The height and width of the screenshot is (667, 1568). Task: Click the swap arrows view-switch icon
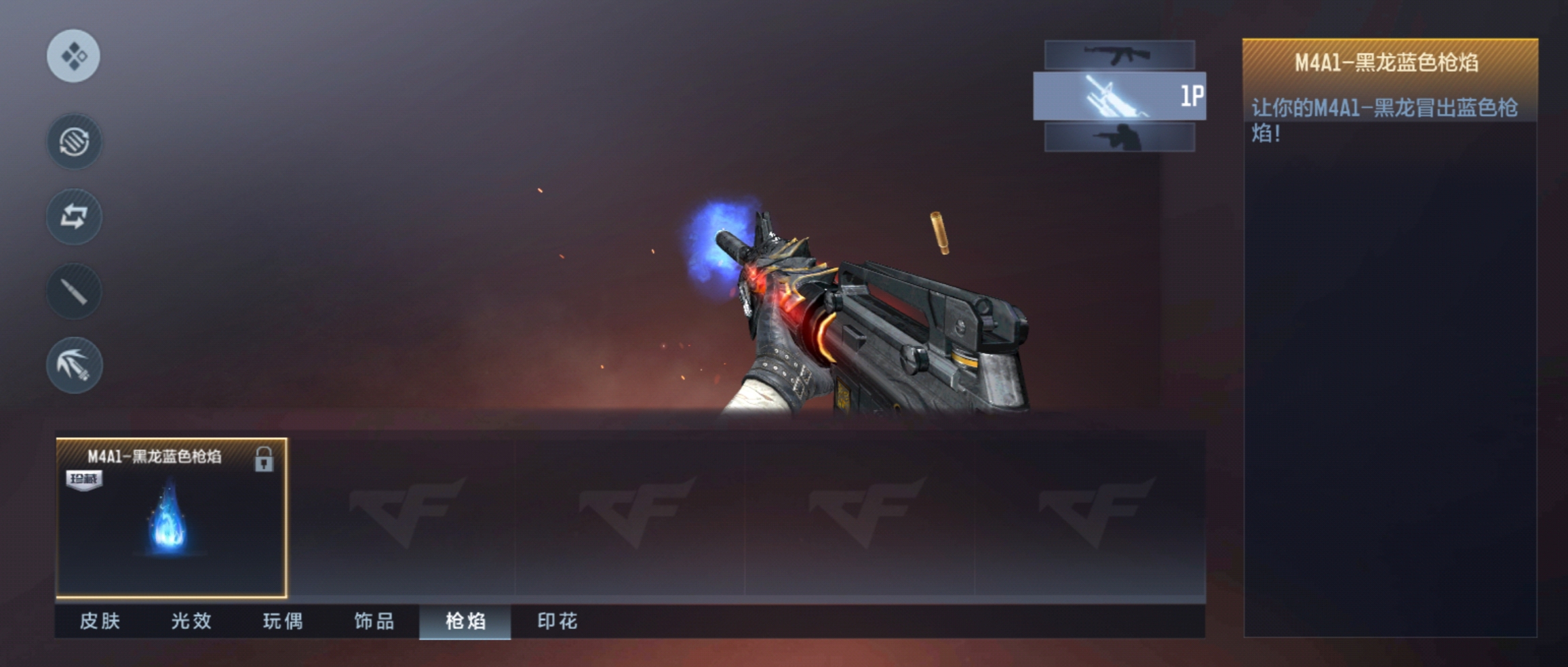coord(75,217)
